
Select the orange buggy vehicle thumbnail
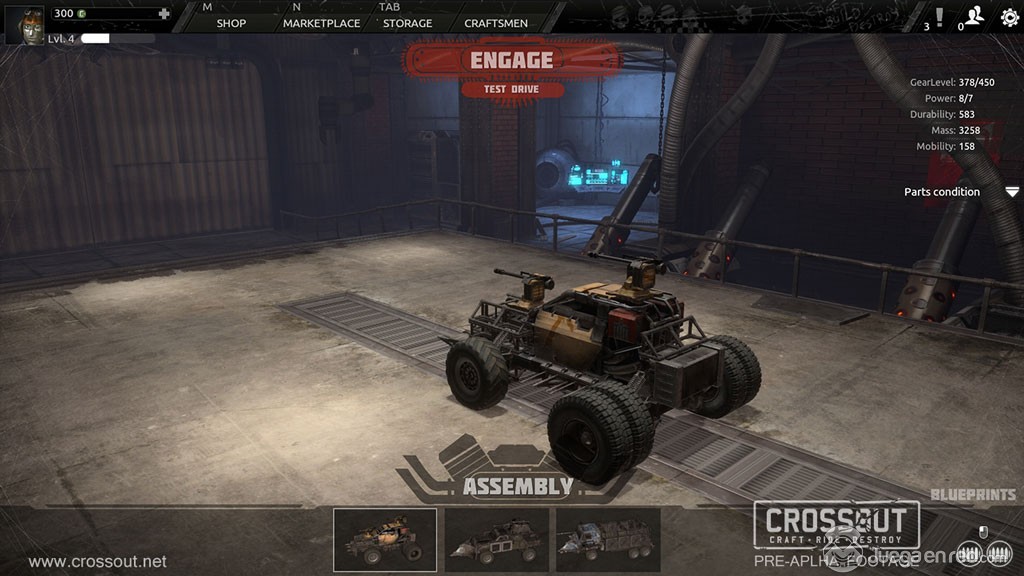tap(385, 540)
